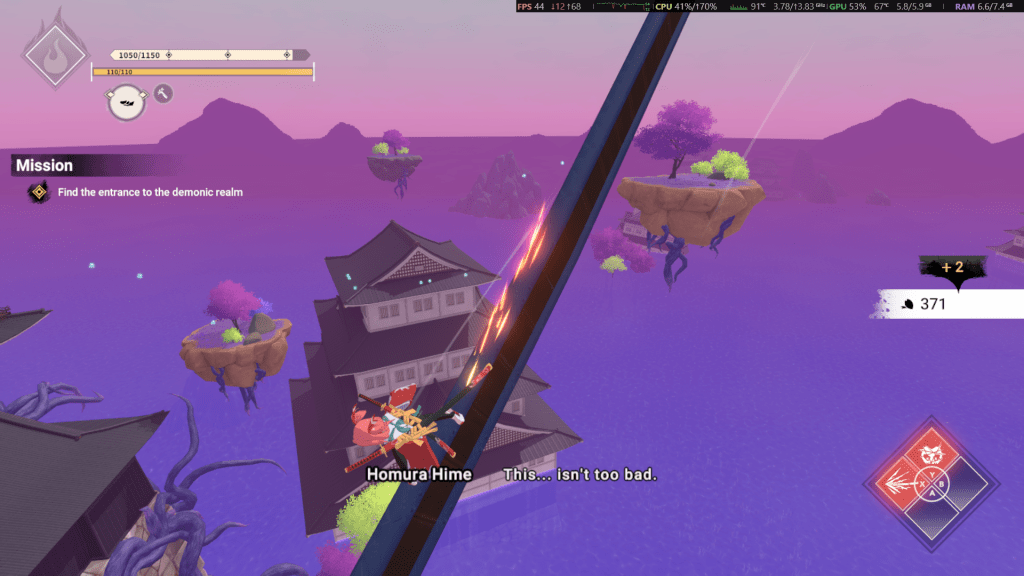Select the round leaf item slot
Viewport: 1024px width, 576px height.
coord(126,102)
